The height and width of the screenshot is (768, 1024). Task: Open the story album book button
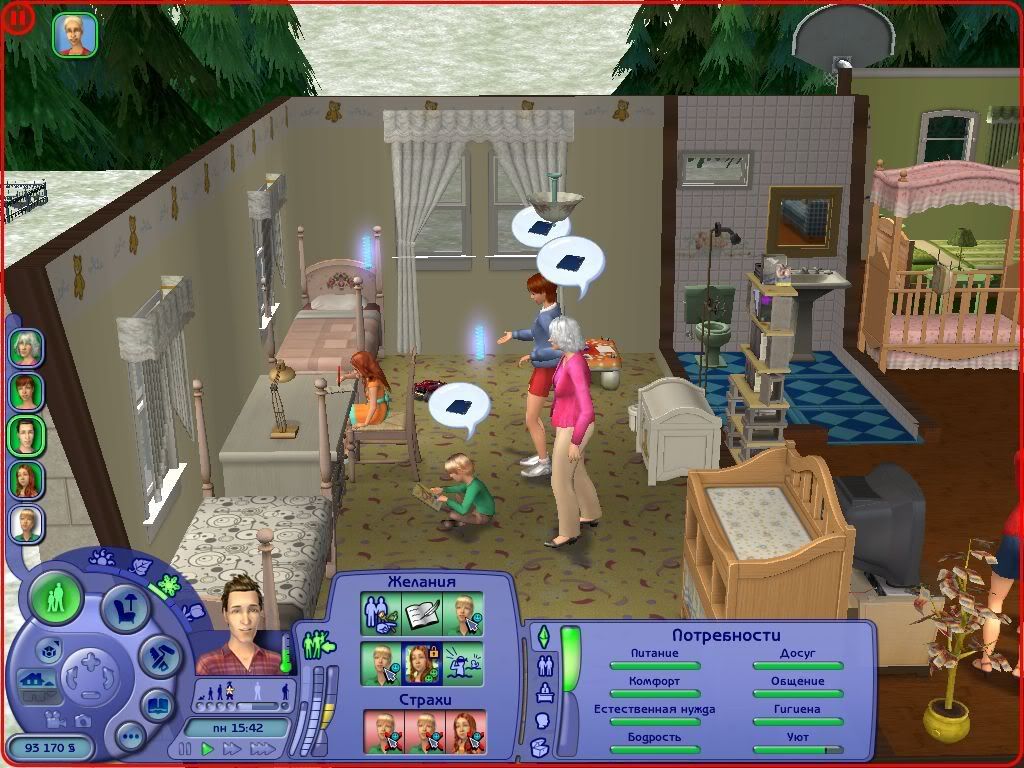click(x=158, y=705)
